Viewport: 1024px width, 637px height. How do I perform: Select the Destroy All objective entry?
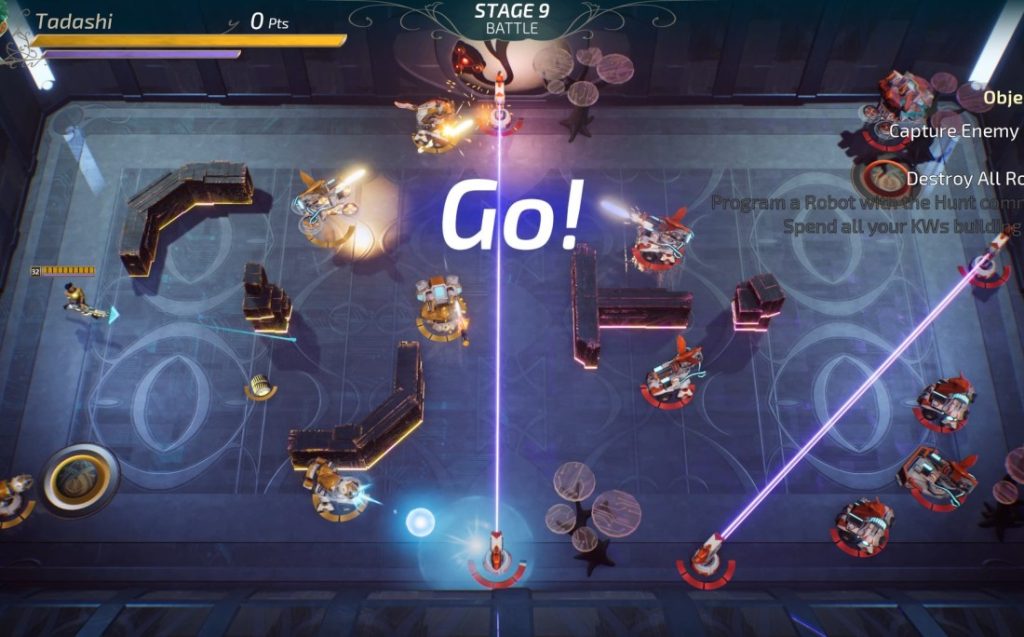pos(964,178)
